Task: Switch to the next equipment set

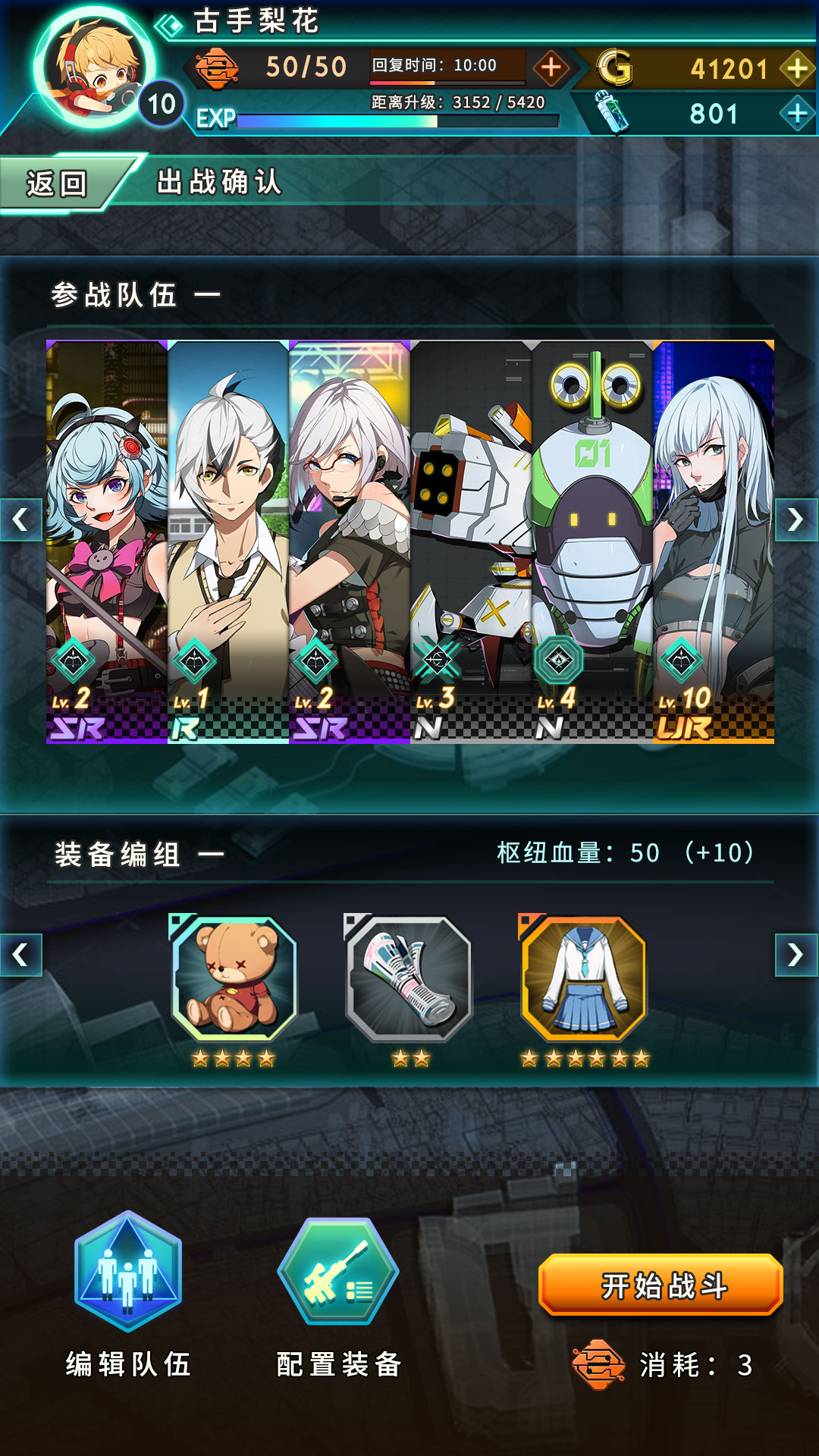Action: click(795, 955)
